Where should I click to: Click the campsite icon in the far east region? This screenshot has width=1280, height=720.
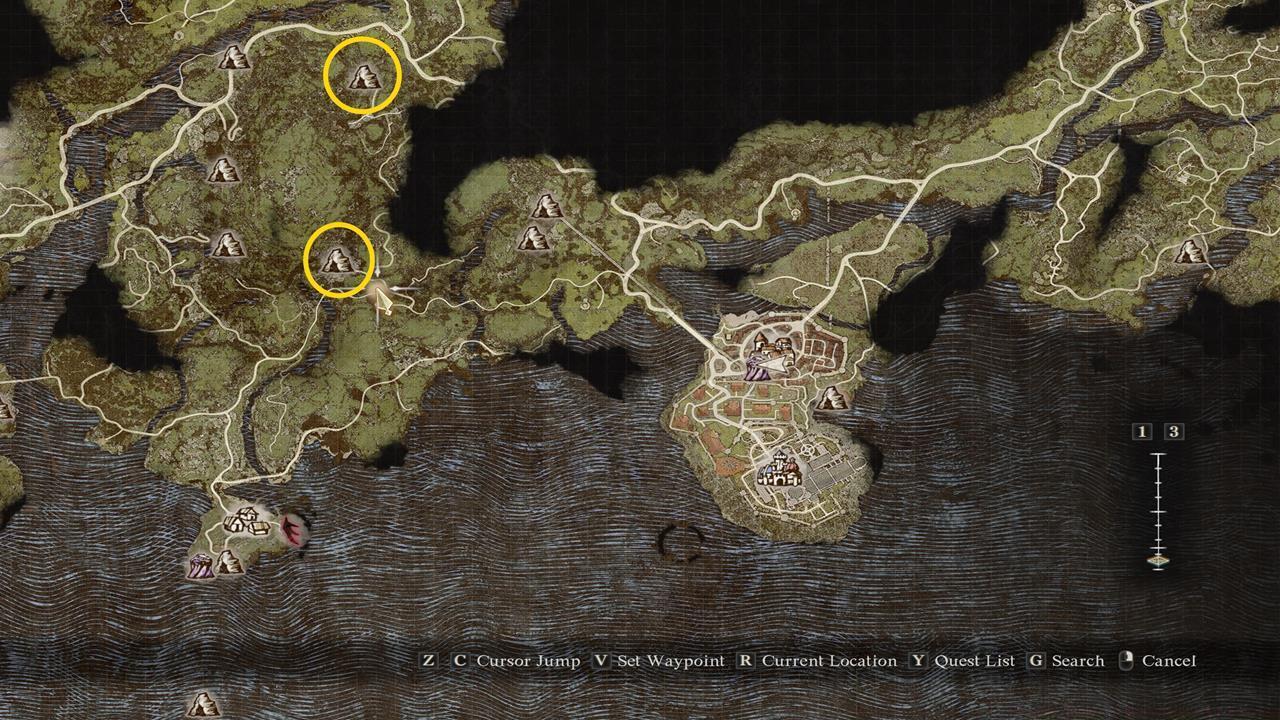pyautogui.click(x=1190, y=252)
